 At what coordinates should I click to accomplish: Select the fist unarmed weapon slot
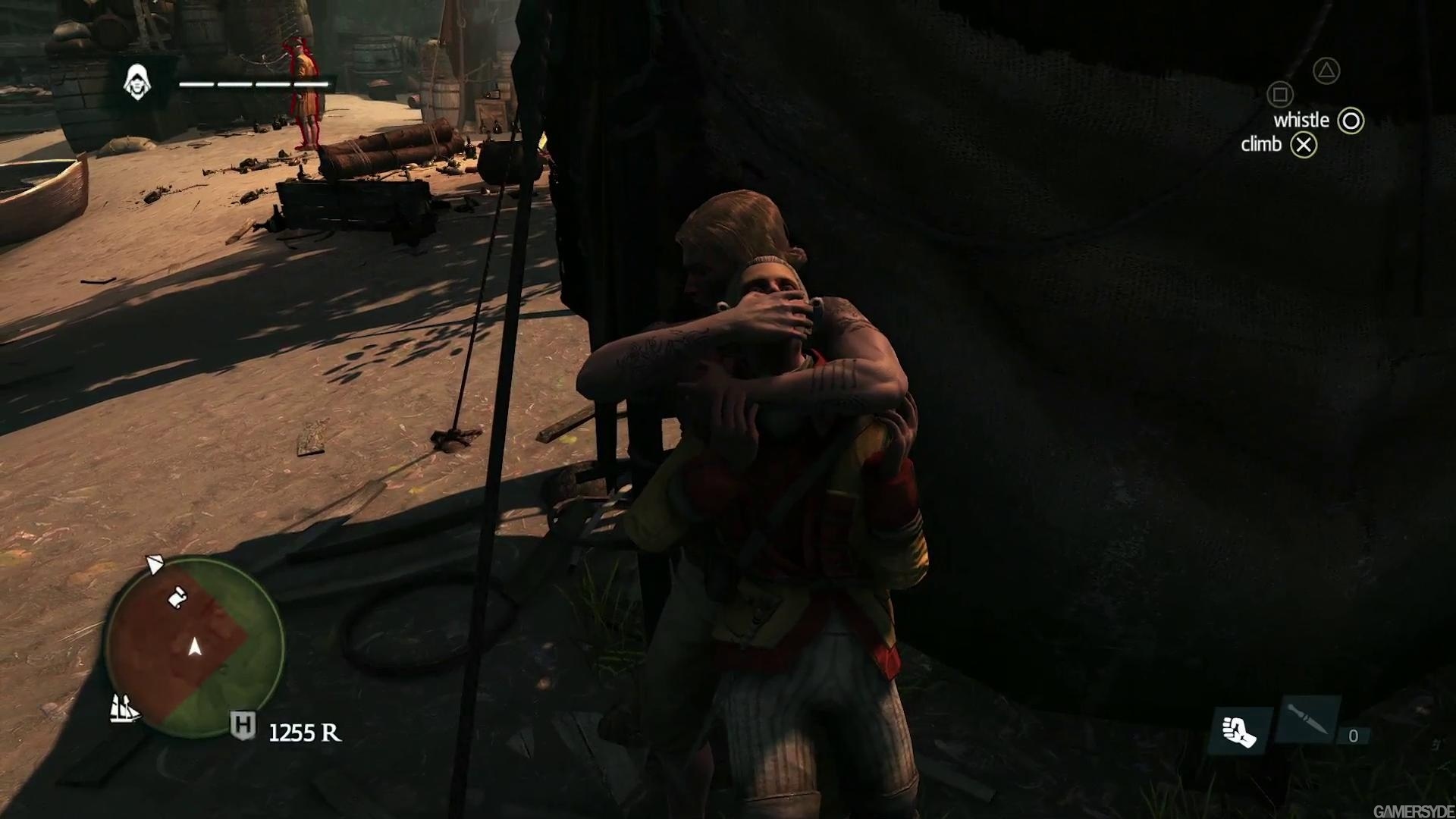point(1239,731)
